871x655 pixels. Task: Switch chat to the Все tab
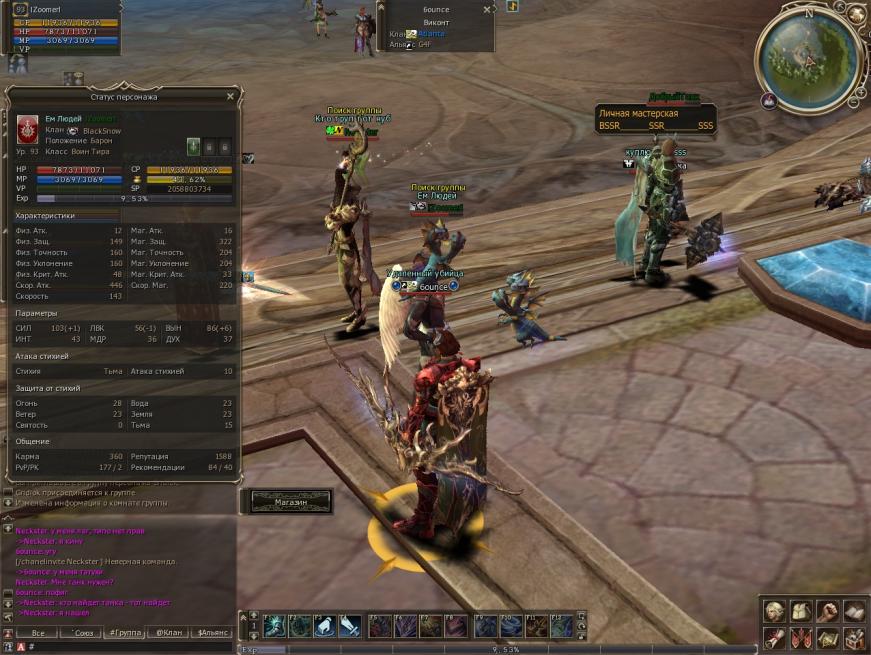[x=38, y=633]
